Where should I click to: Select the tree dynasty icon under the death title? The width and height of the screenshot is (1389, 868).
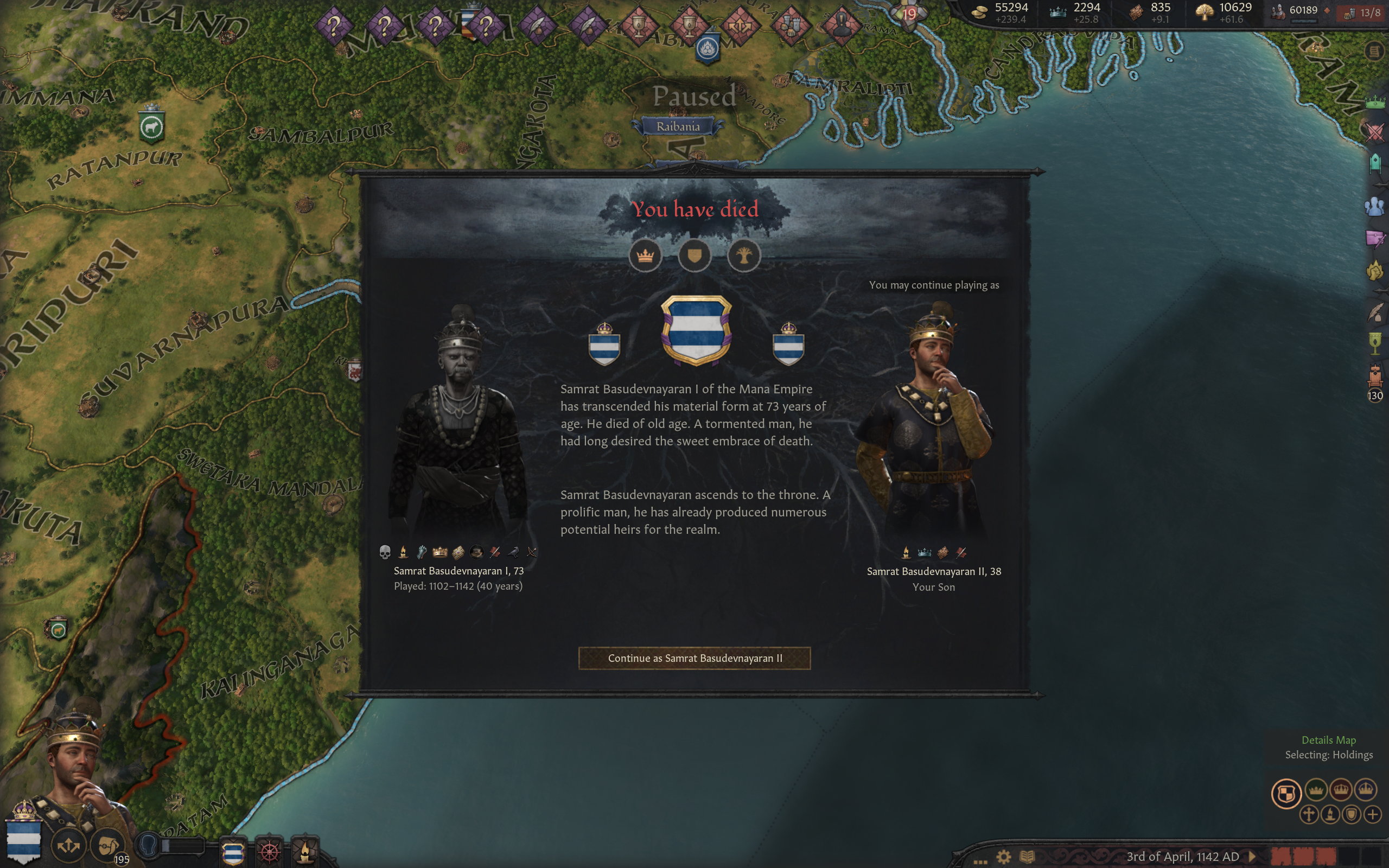744,256
